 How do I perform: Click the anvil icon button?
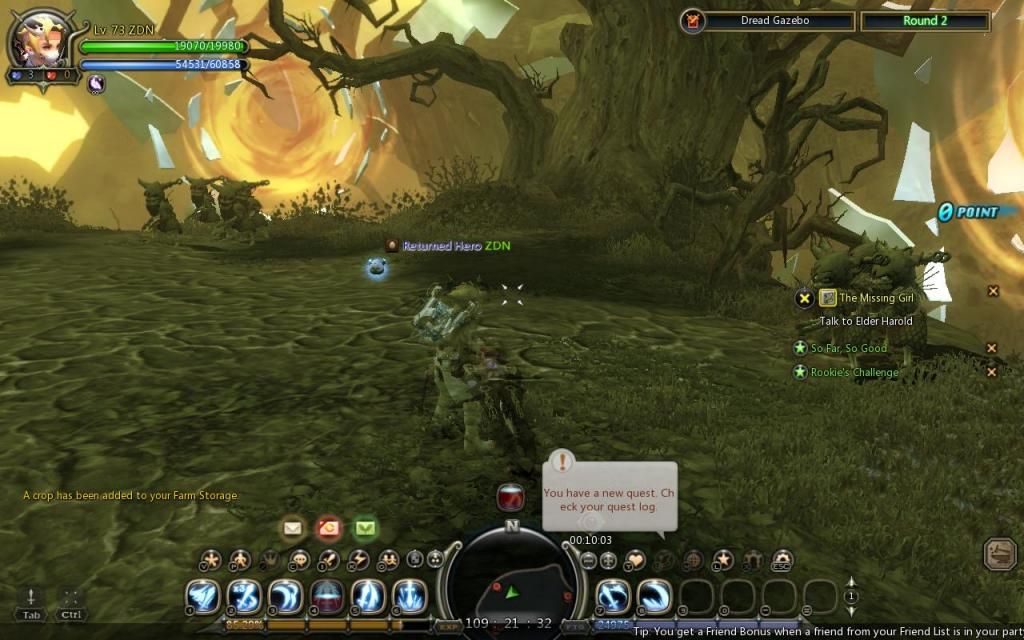point(1000,553)
